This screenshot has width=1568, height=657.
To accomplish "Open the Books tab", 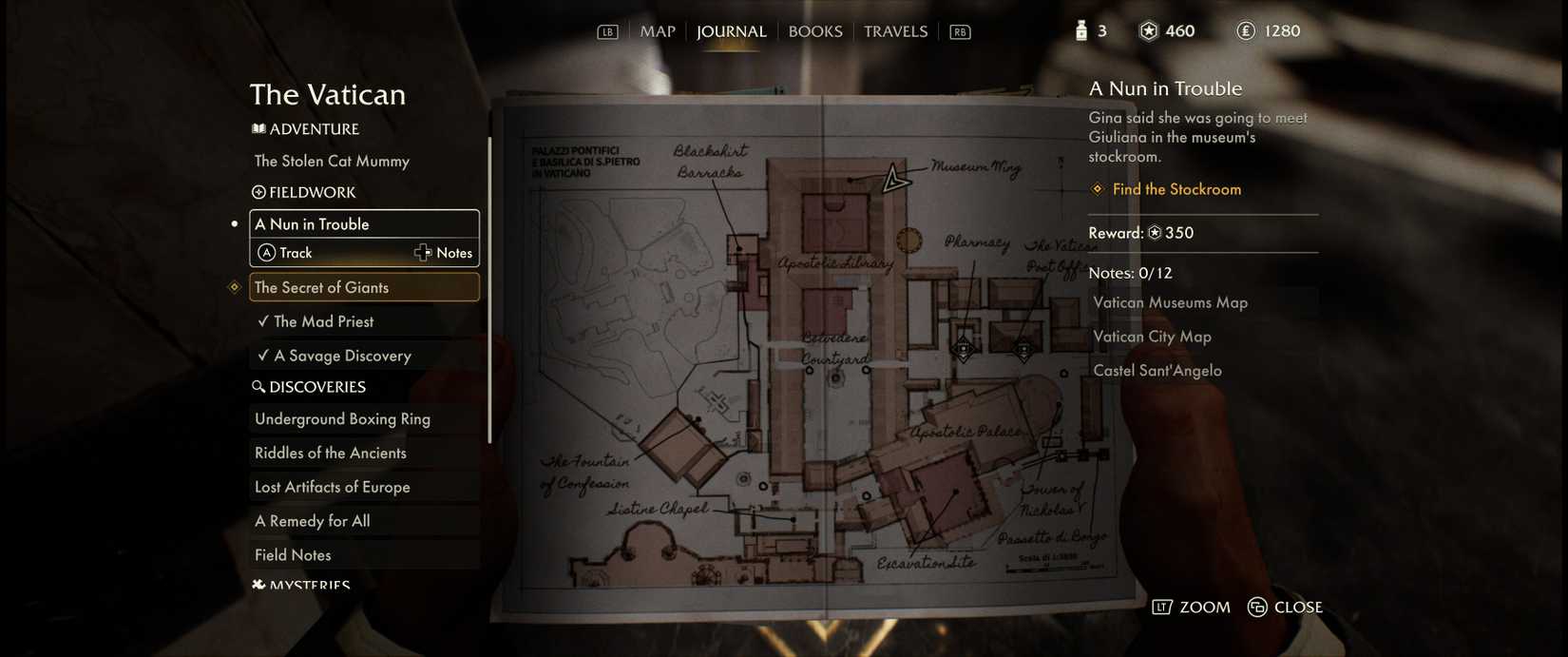I will pyautogui.click(x=814, y=31).
